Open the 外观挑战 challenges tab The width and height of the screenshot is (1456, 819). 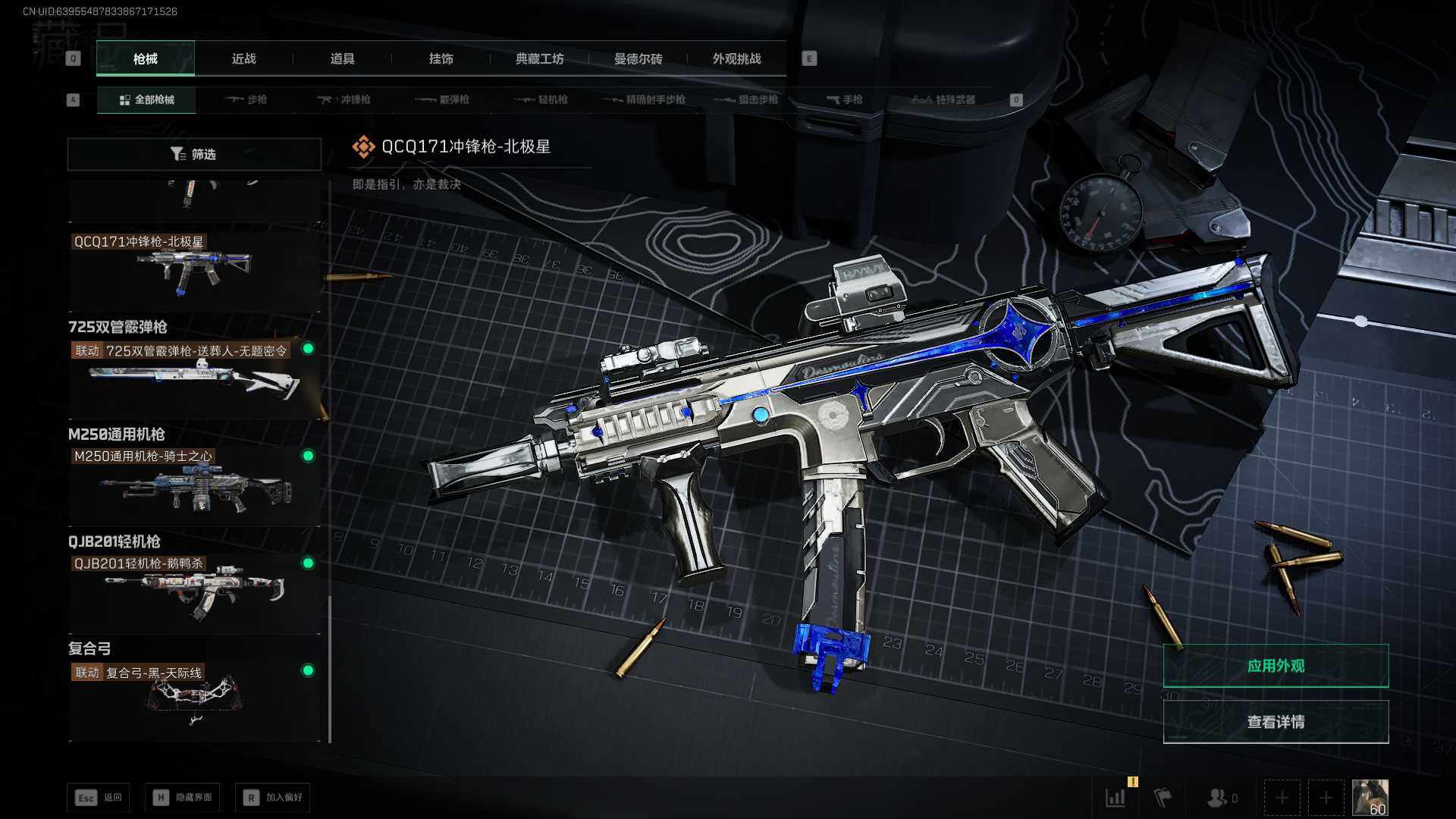[x=736, y=58]
